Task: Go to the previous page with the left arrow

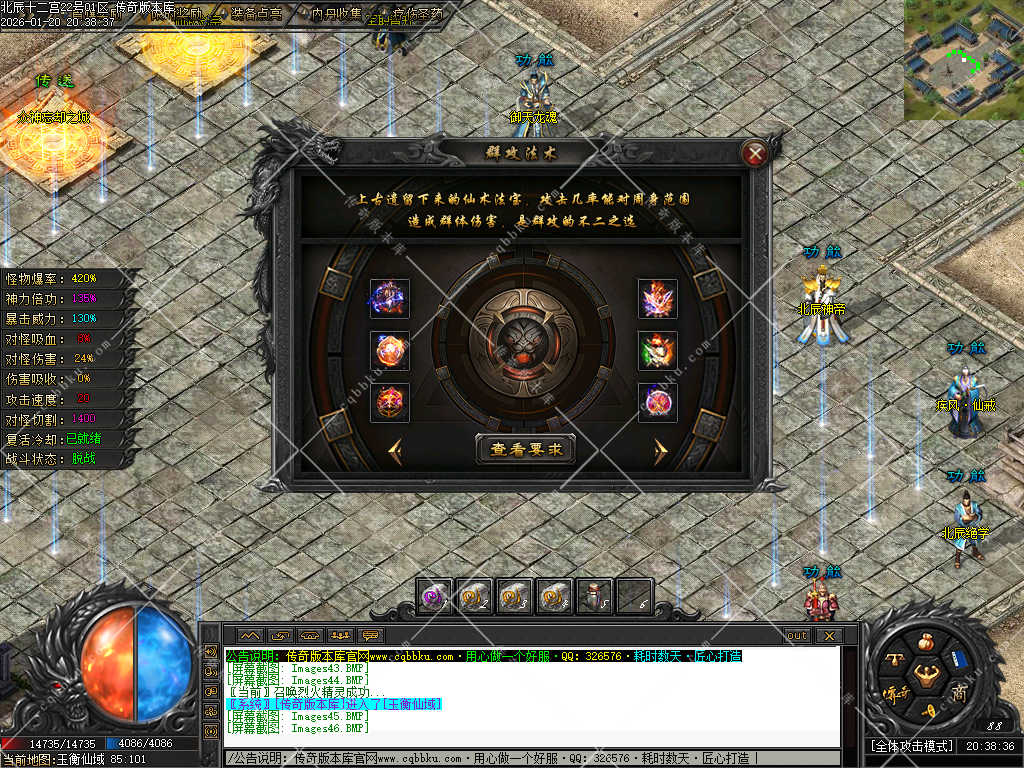Action: (x=395, y=450)
